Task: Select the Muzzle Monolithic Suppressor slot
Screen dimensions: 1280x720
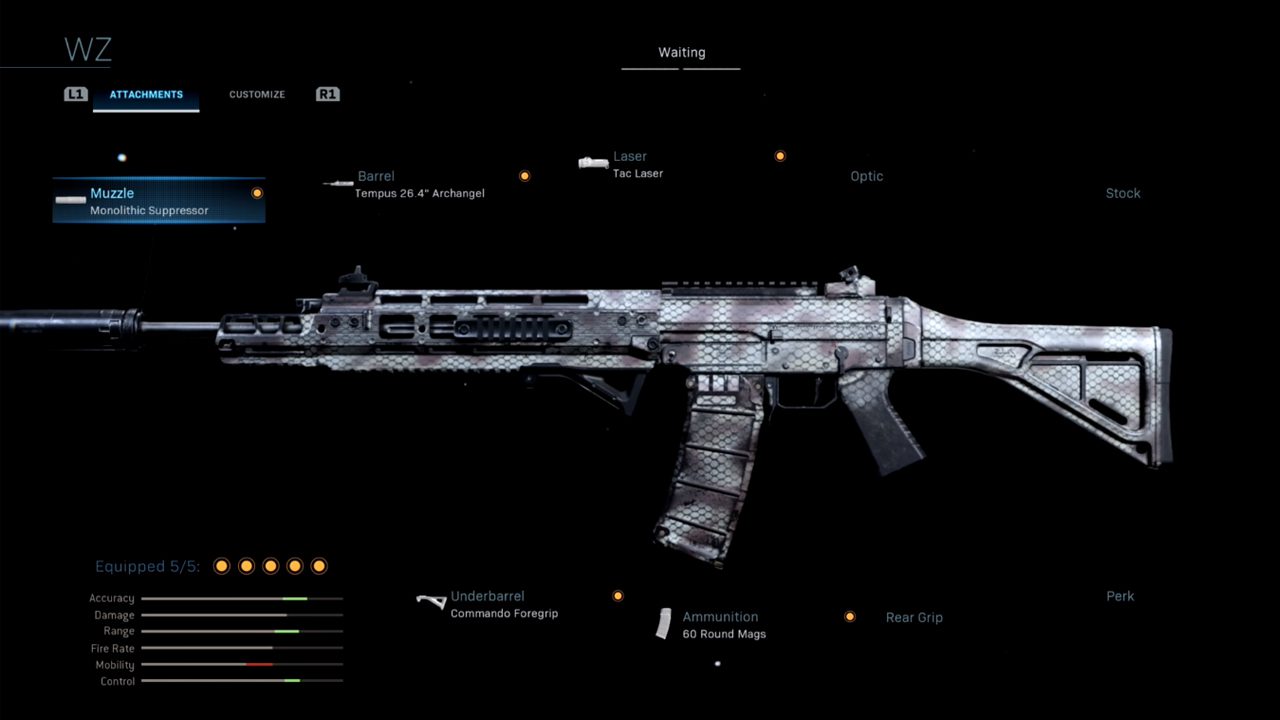Action: pos(158,201)
